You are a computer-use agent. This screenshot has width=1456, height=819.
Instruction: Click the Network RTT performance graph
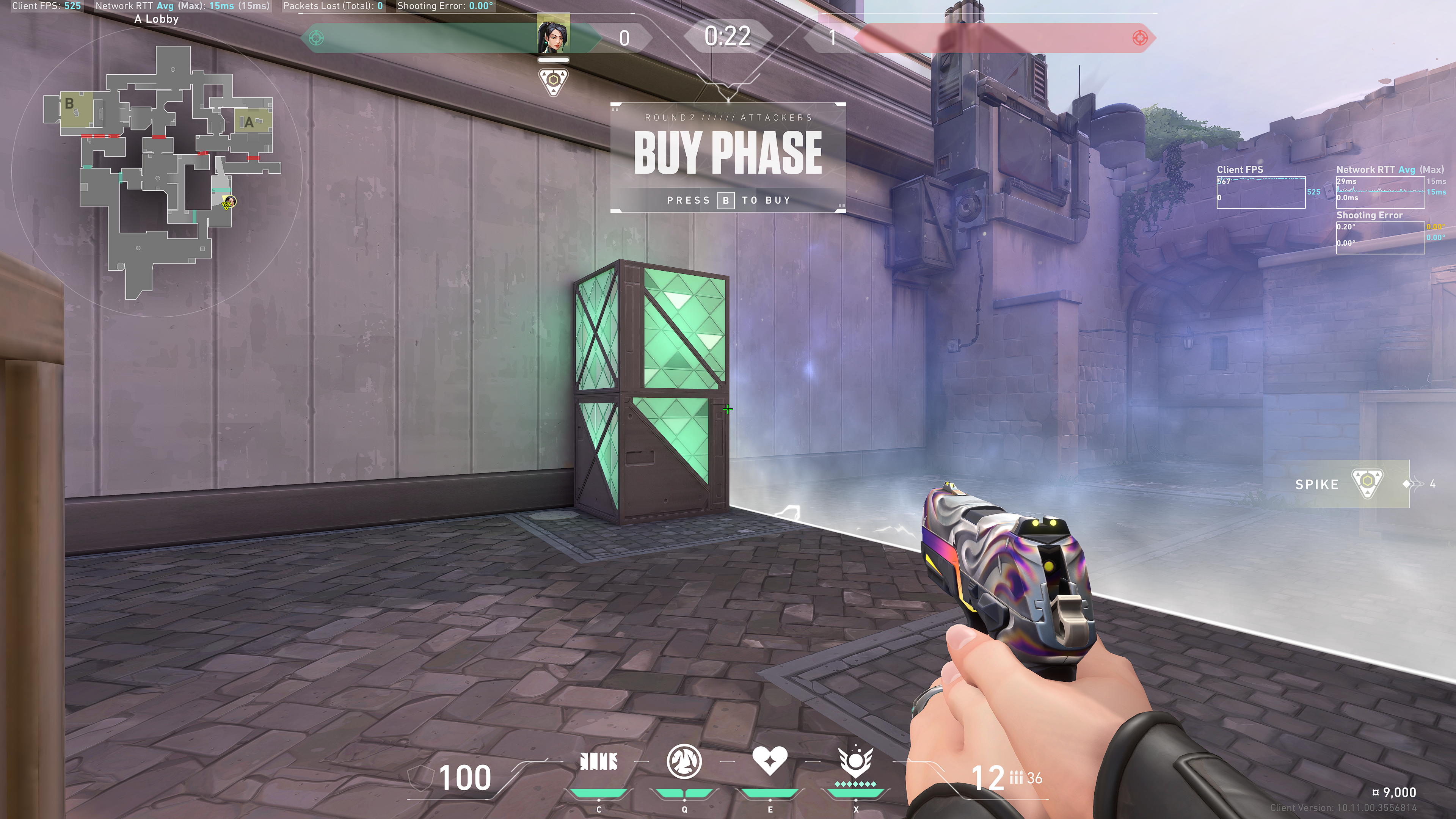[x=1380, y=192]
